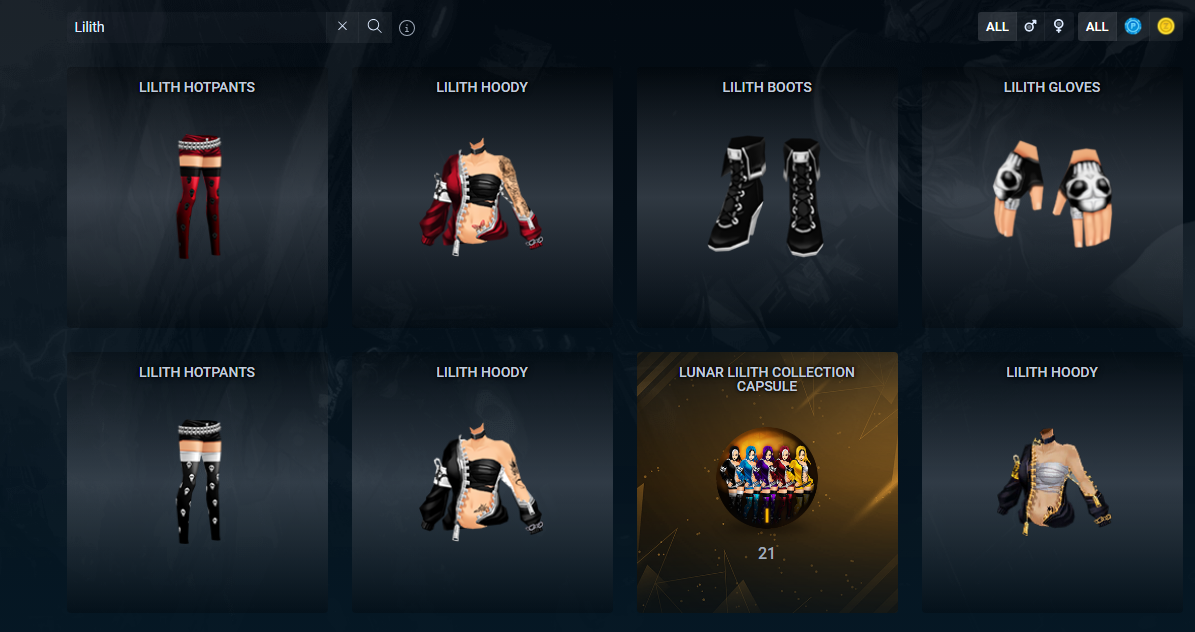
Task: Choose the red Lilith Hoody item
Action: point(482,197)
